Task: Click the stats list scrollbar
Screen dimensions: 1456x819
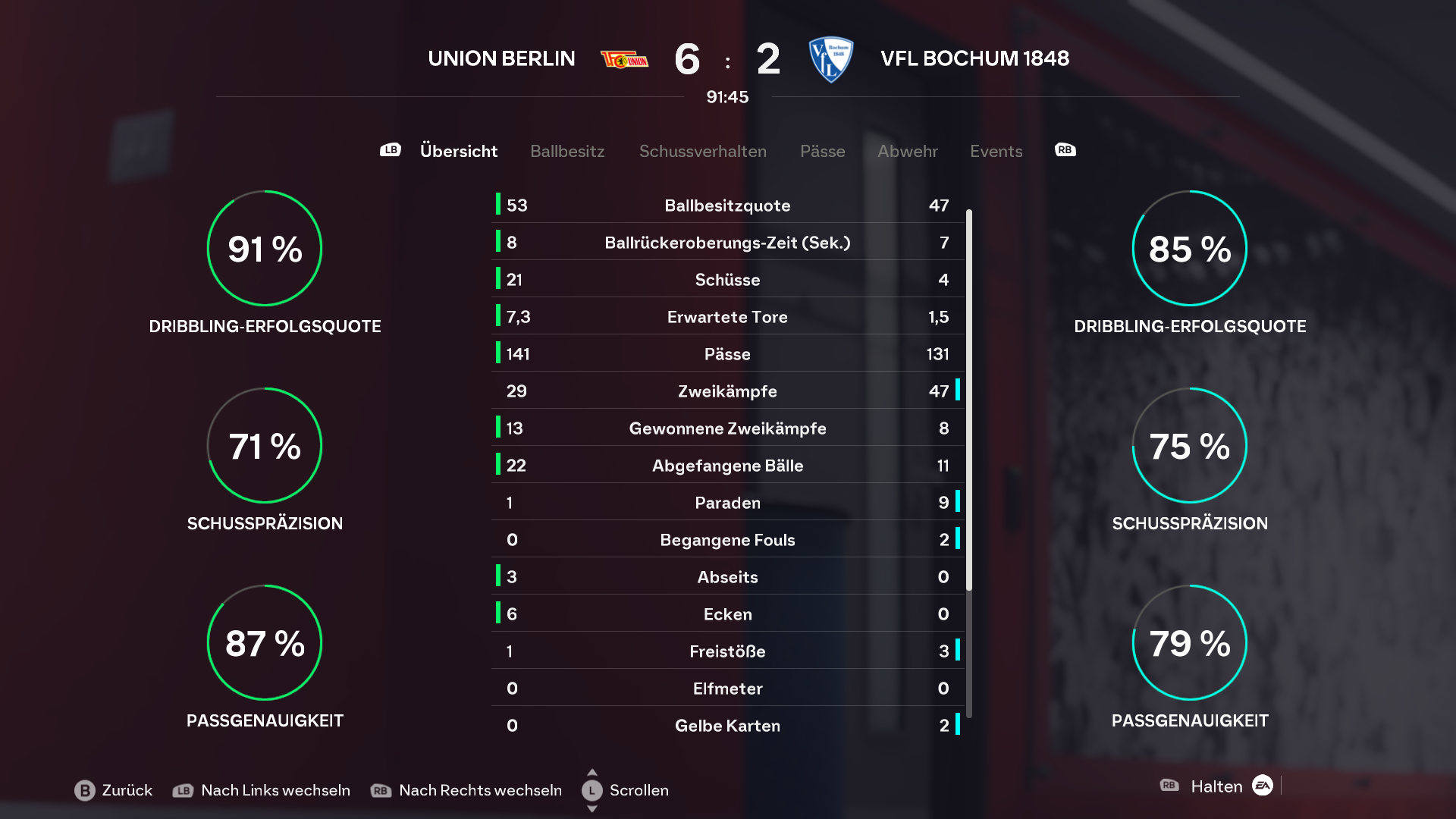Action: (969, 400)
